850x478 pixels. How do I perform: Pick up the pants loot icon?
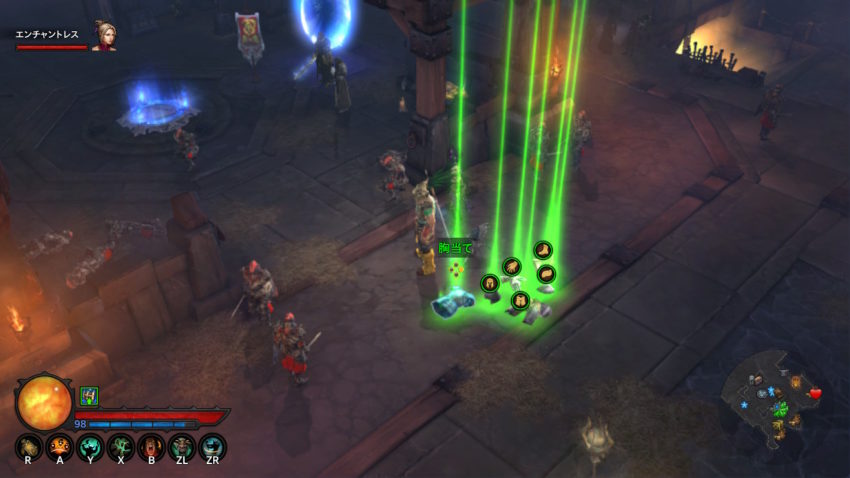(x=519, y=299)
